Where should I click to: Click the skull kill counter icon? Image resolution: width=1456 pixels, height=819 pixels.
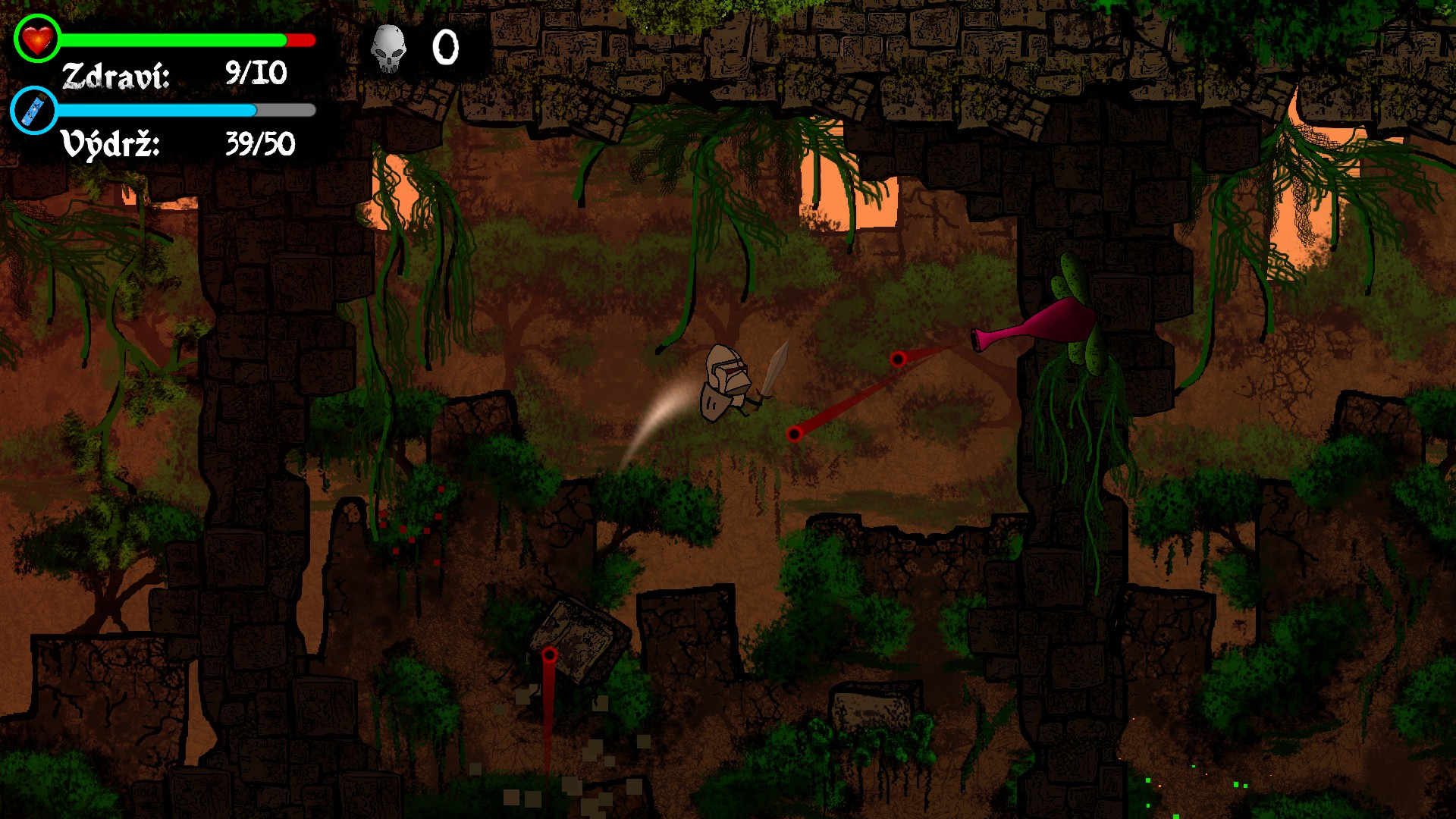[x=388, y=49]
